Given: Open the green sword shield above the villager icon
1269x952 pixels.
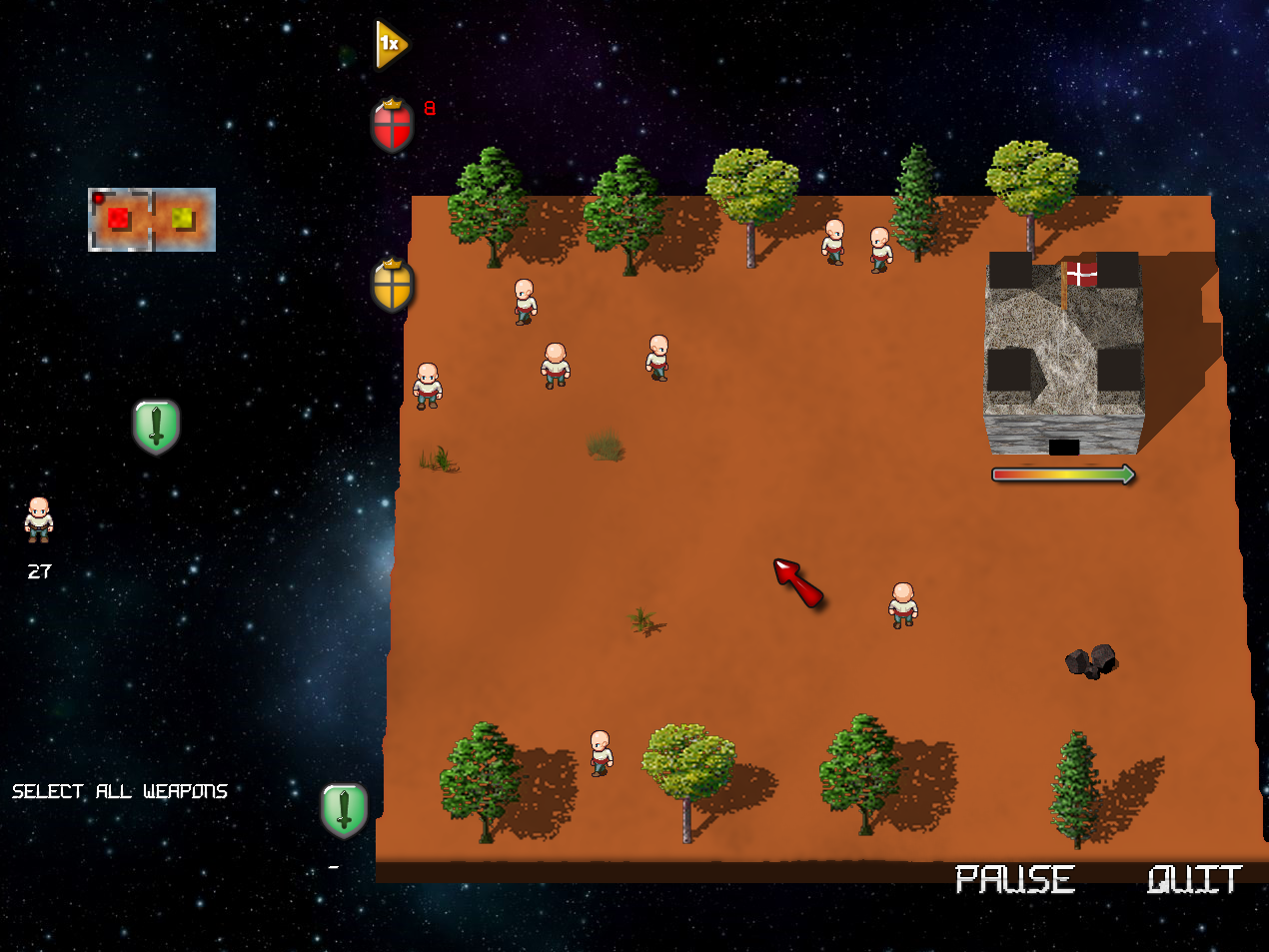Looking at the screenshot, I should pos(156,427).
